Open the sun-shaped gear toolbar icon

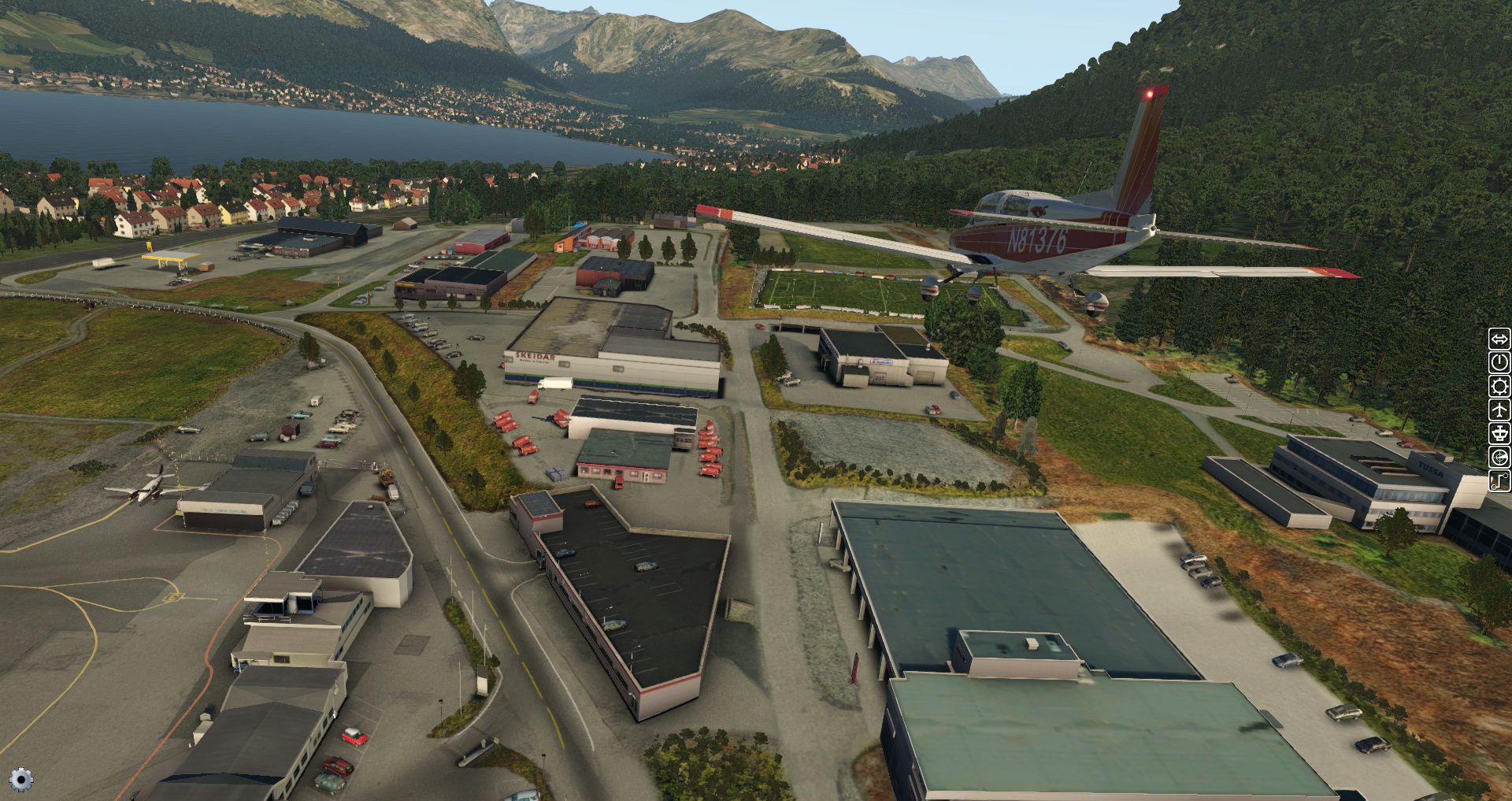pyautogui.click(x=1499, y=386)
